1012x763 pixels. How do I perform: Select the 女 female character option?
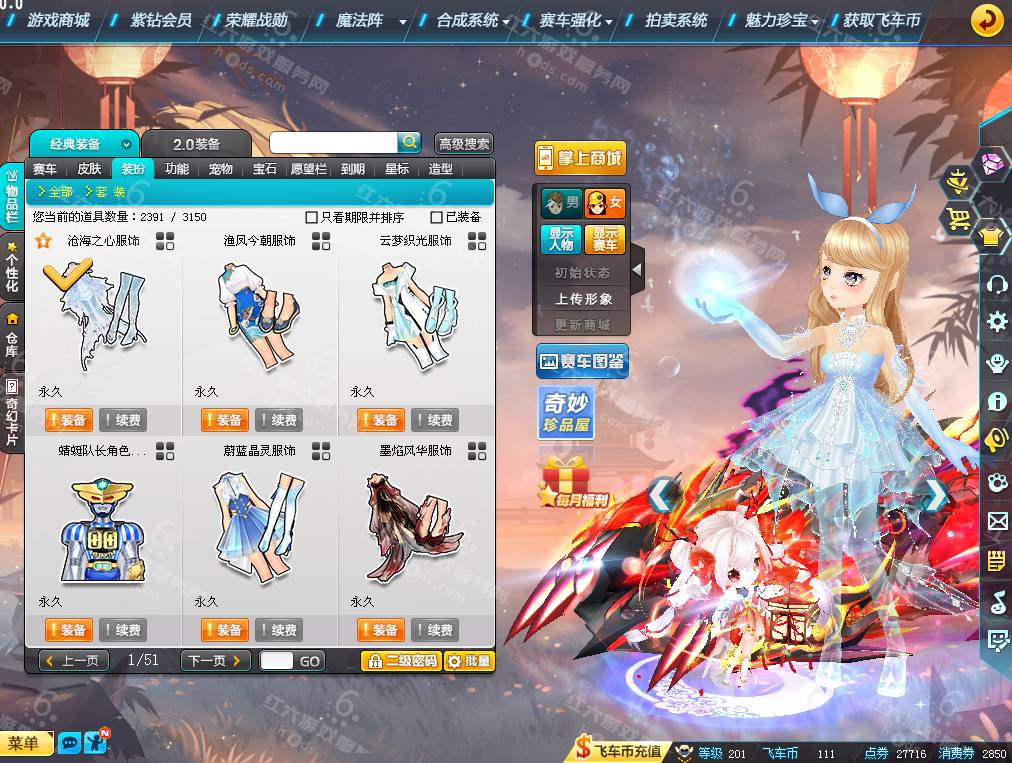pyautogui.click(x=605, y=203)
